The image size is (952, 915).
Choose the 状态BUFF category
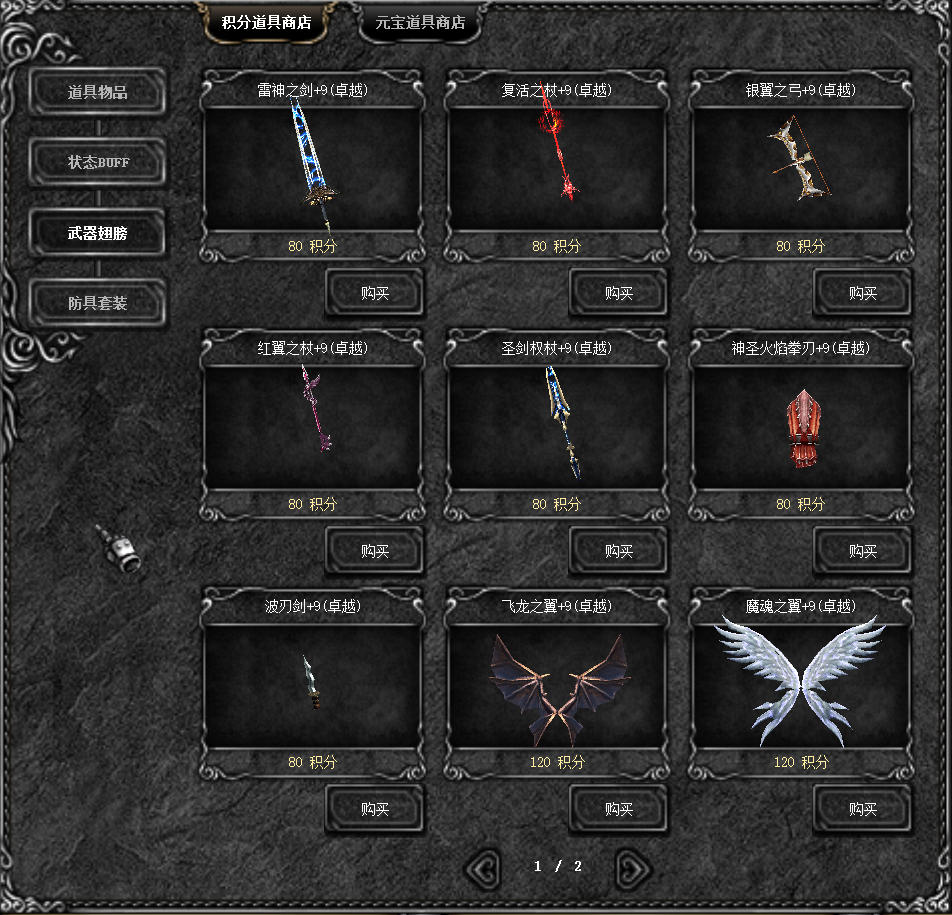click(x=98, y=163)
